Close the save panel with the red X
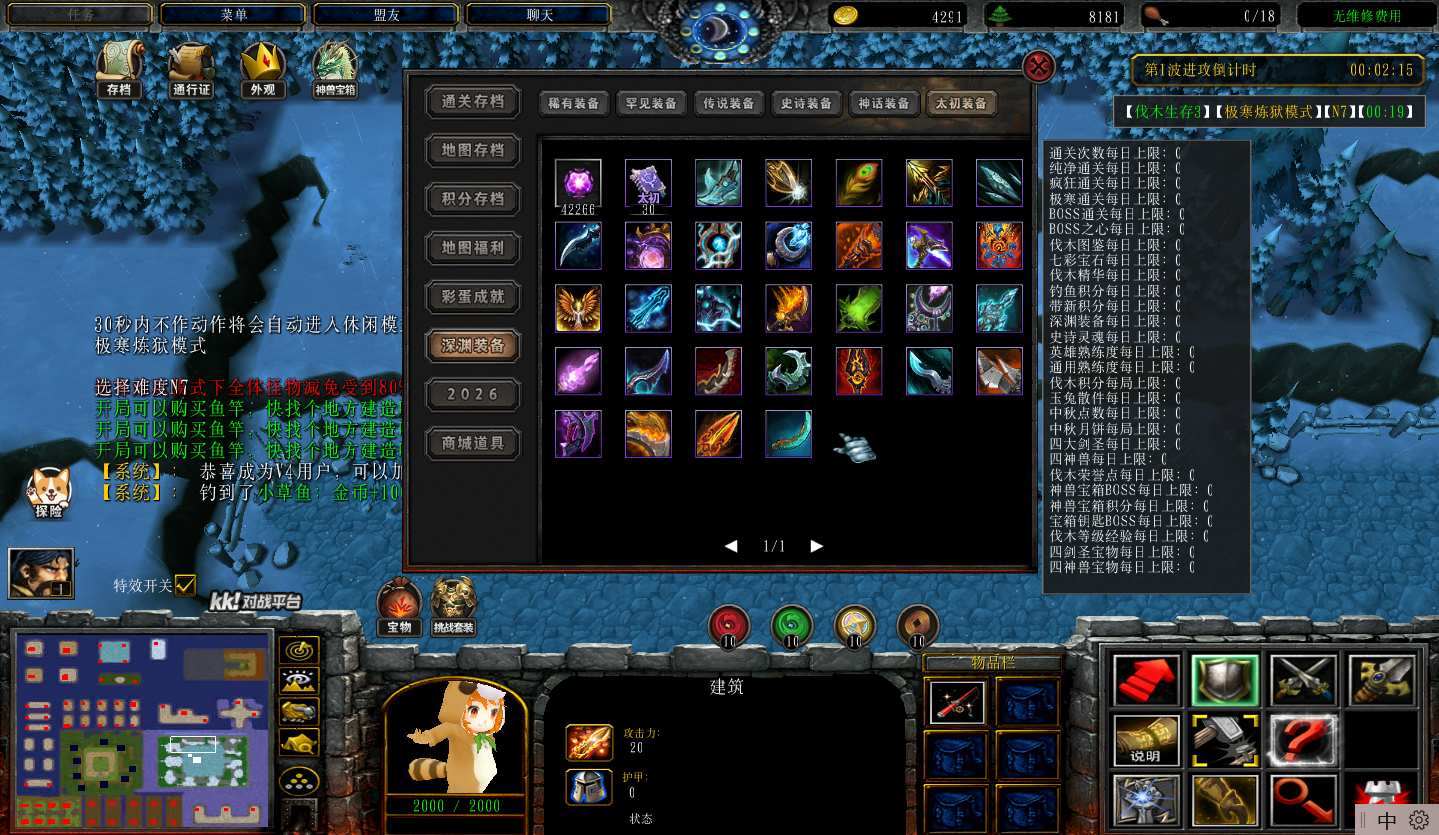 coord(1039,67)
